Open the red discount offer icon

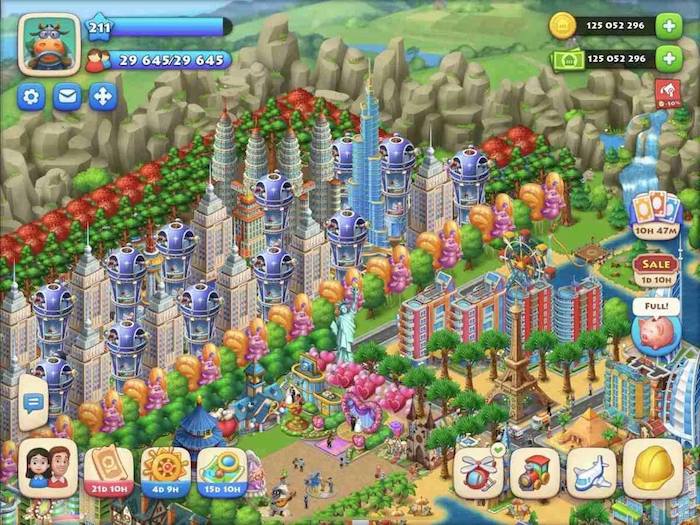668,93
